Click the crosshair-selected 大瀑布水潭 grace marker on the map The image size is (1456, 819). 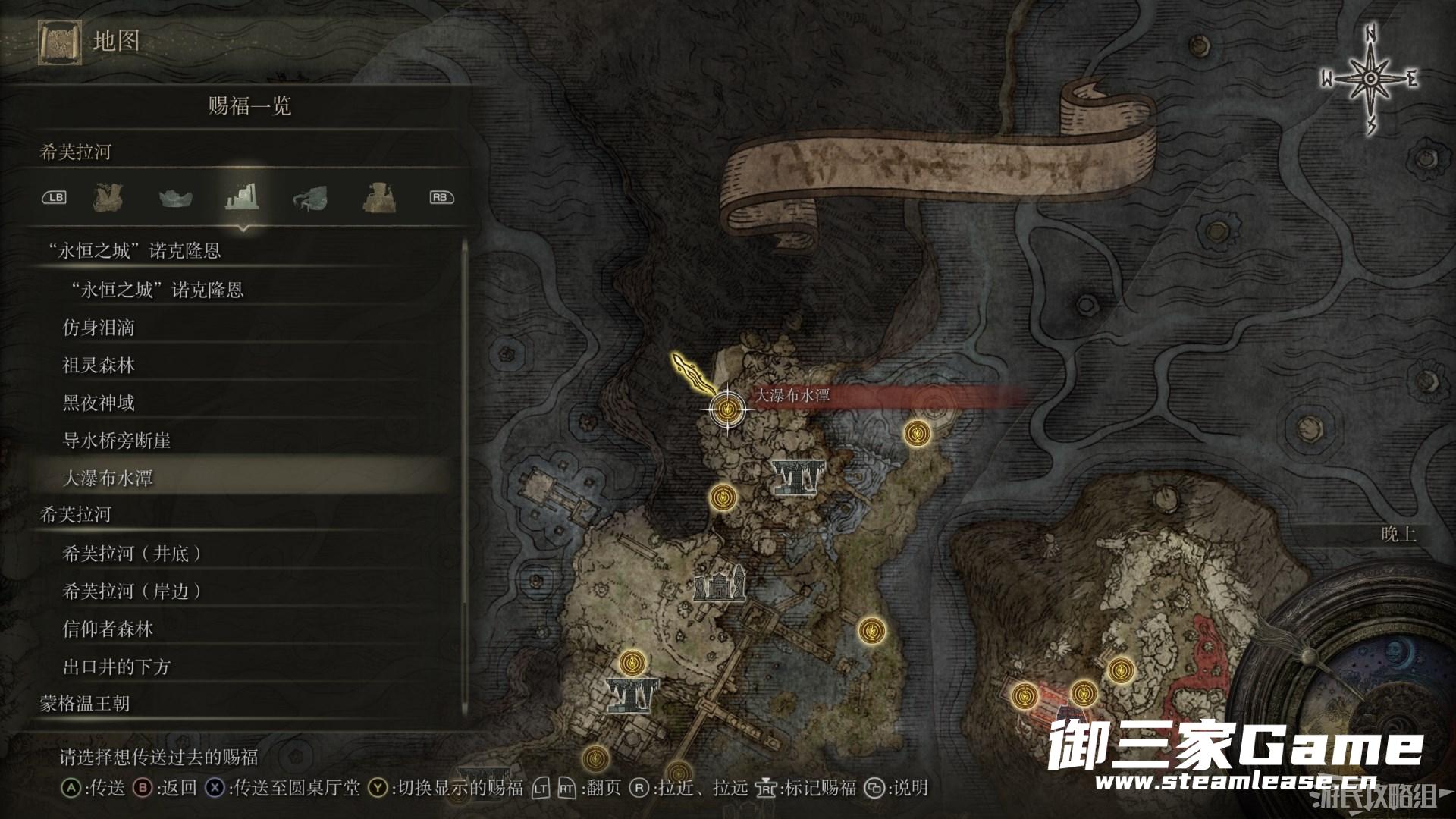[x=727, y=409]
